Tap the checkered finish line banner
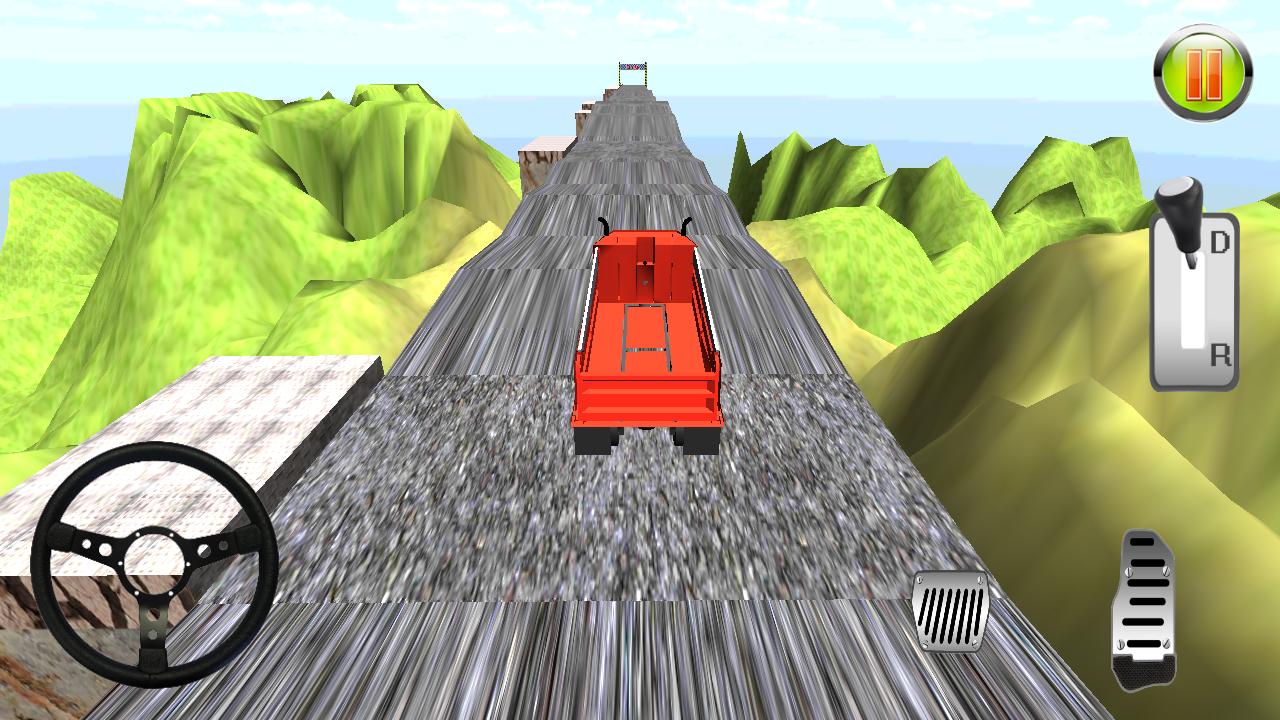The image size is (1280, 720). pos(632,68)
